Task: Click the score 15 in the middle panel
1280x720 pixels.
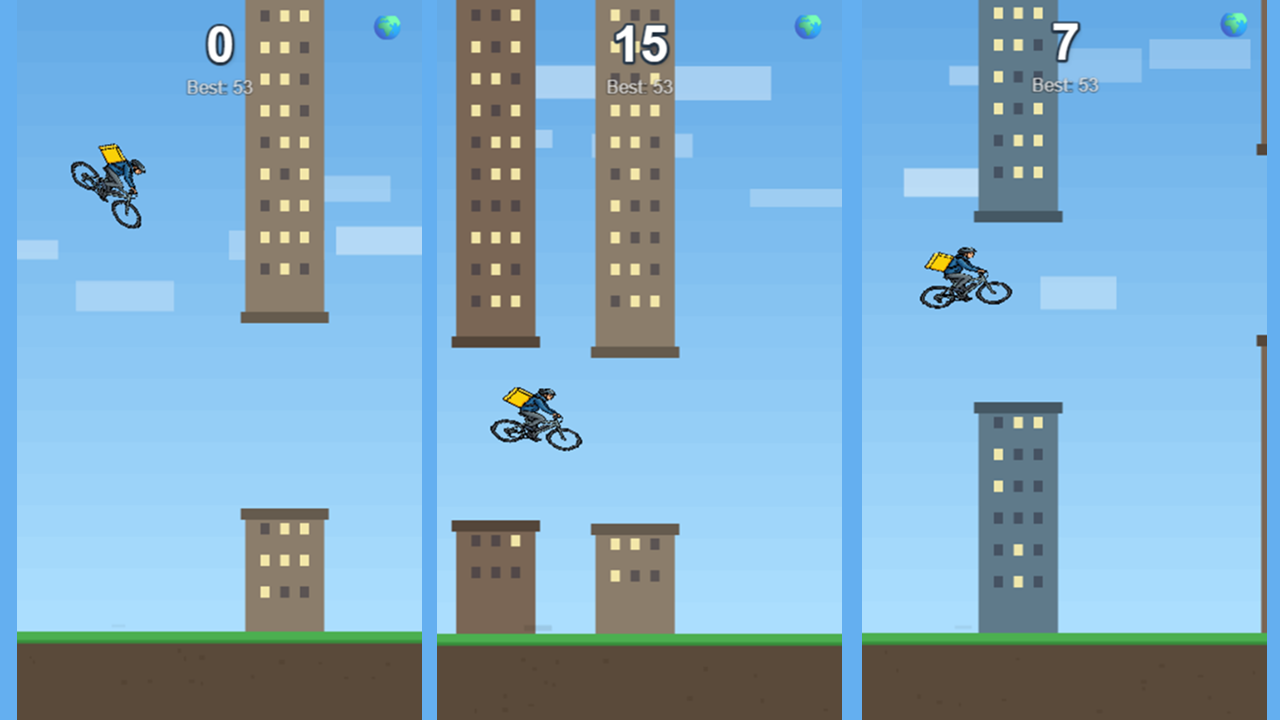Action: click(640, 43)
